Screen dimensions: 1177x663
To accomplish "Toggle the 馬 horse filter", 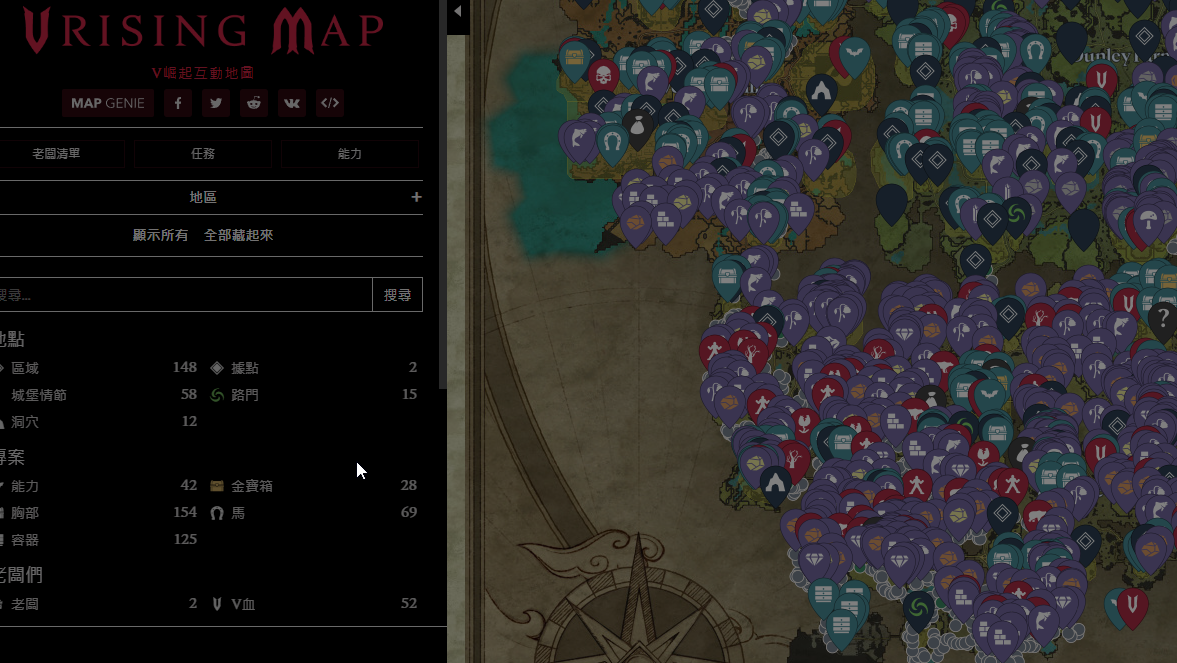I will (x=238, y=513).
